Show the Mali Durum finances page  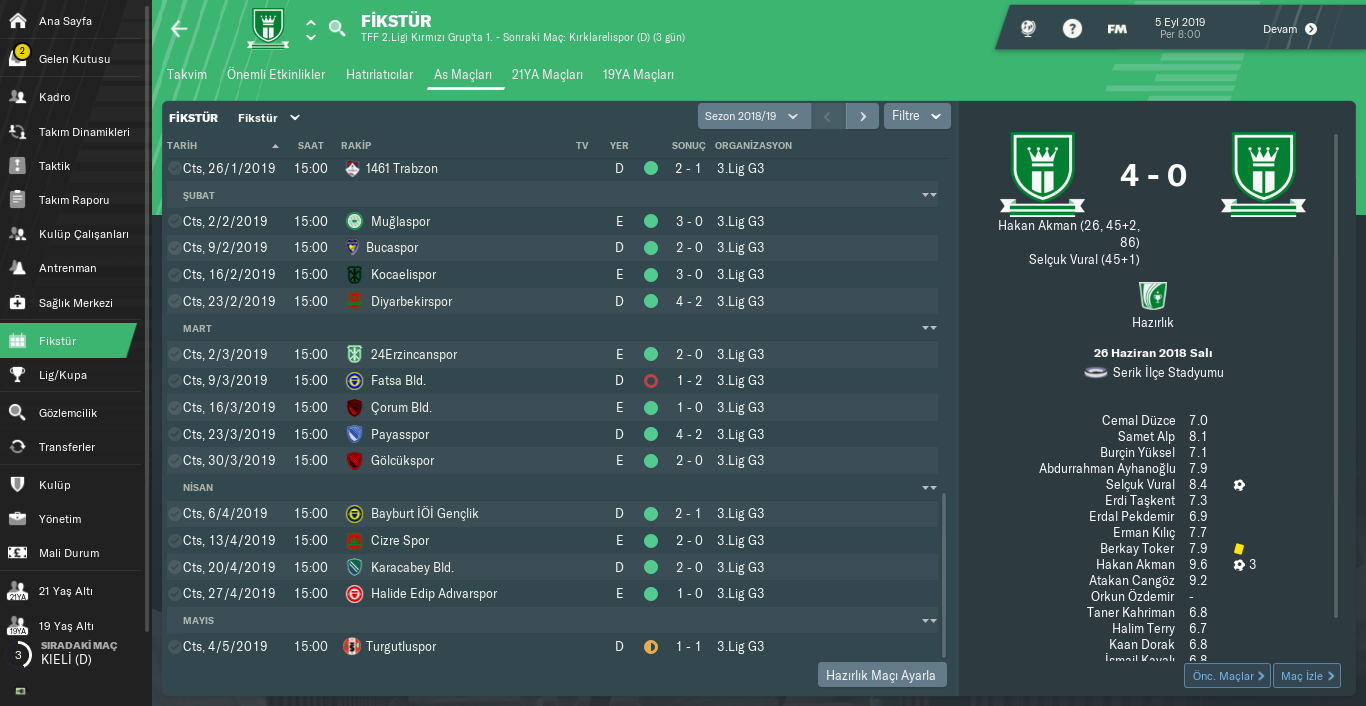tap(68, 553)
